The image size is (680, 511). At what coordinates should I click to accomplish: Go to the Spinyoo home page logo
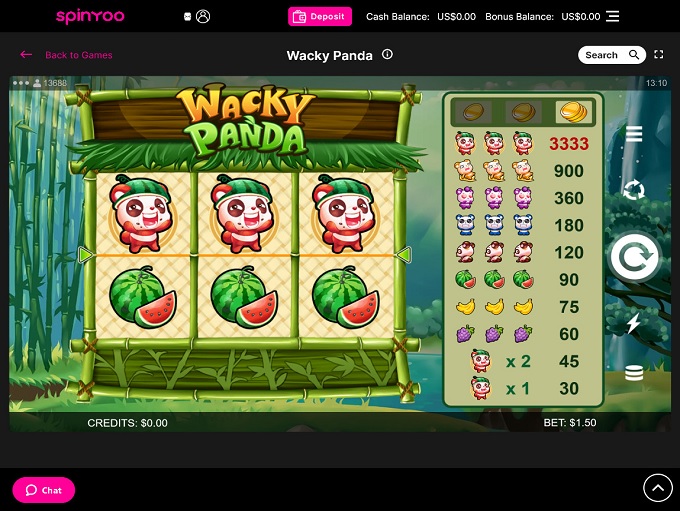point(90,16)
